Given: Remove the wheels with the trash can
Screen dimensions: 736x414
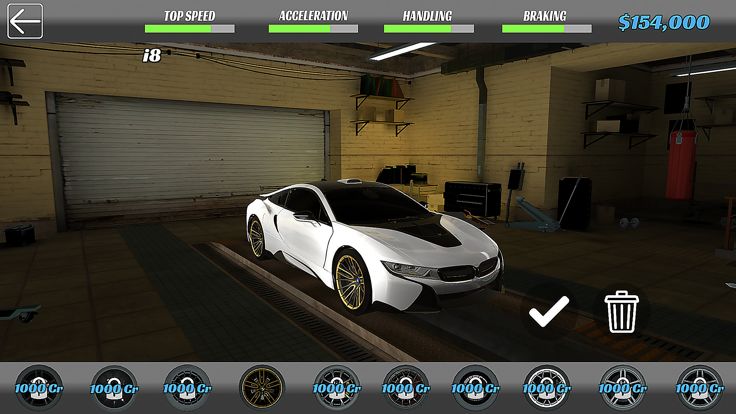Looking at the screenshot, I should (621, 313).
